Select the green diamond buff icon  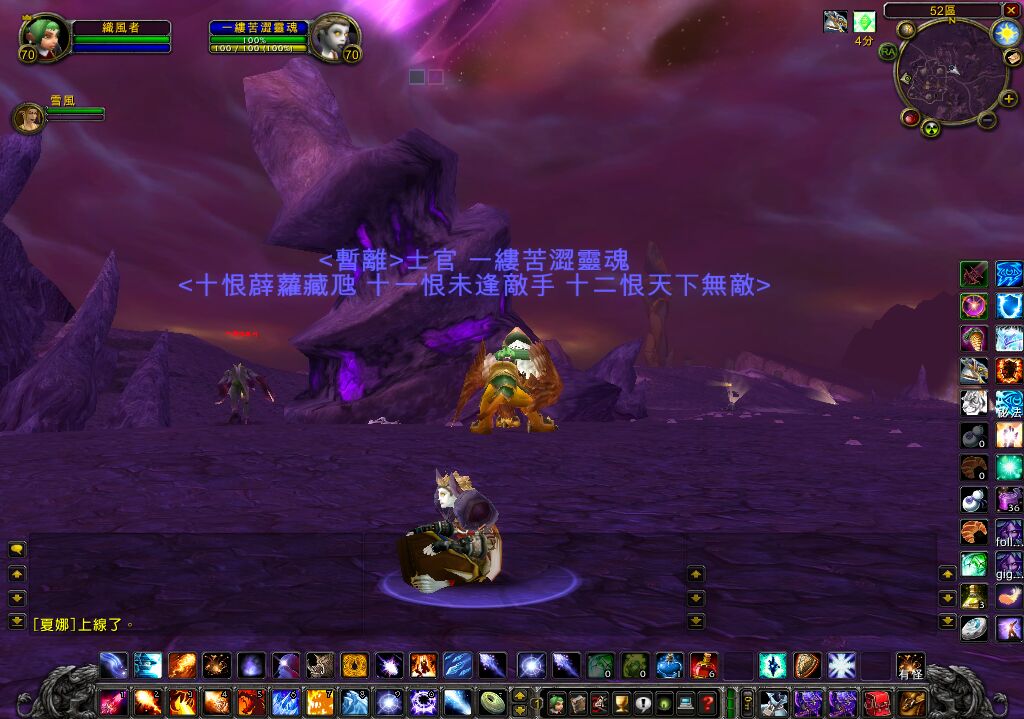tap(864, 22)
